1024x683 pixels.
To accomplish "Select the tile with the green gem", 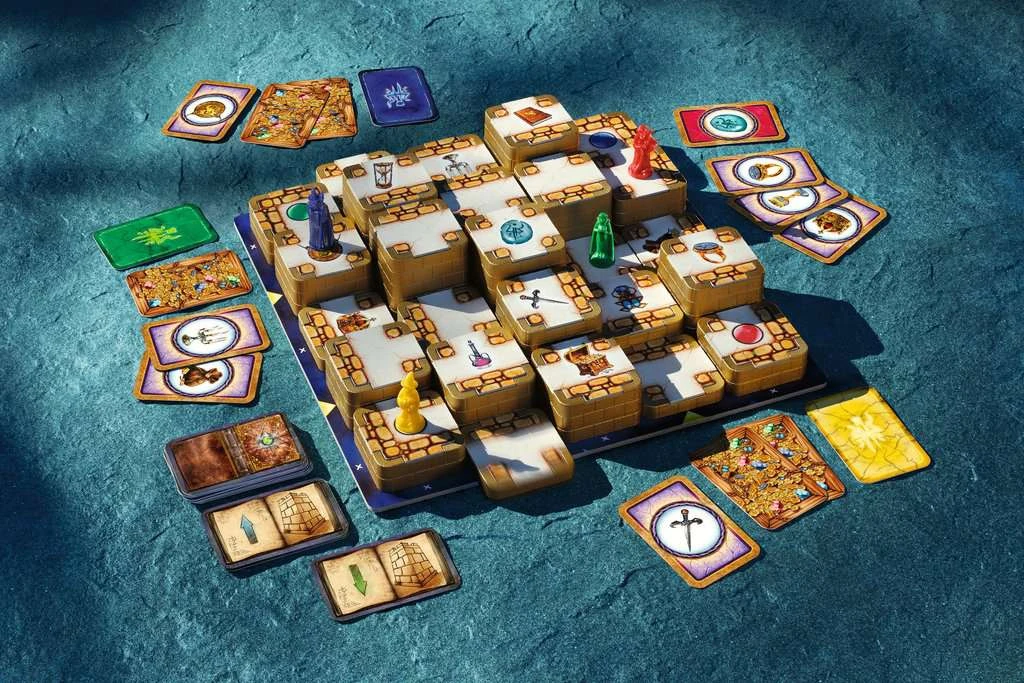I will click(x=296, y=212).
